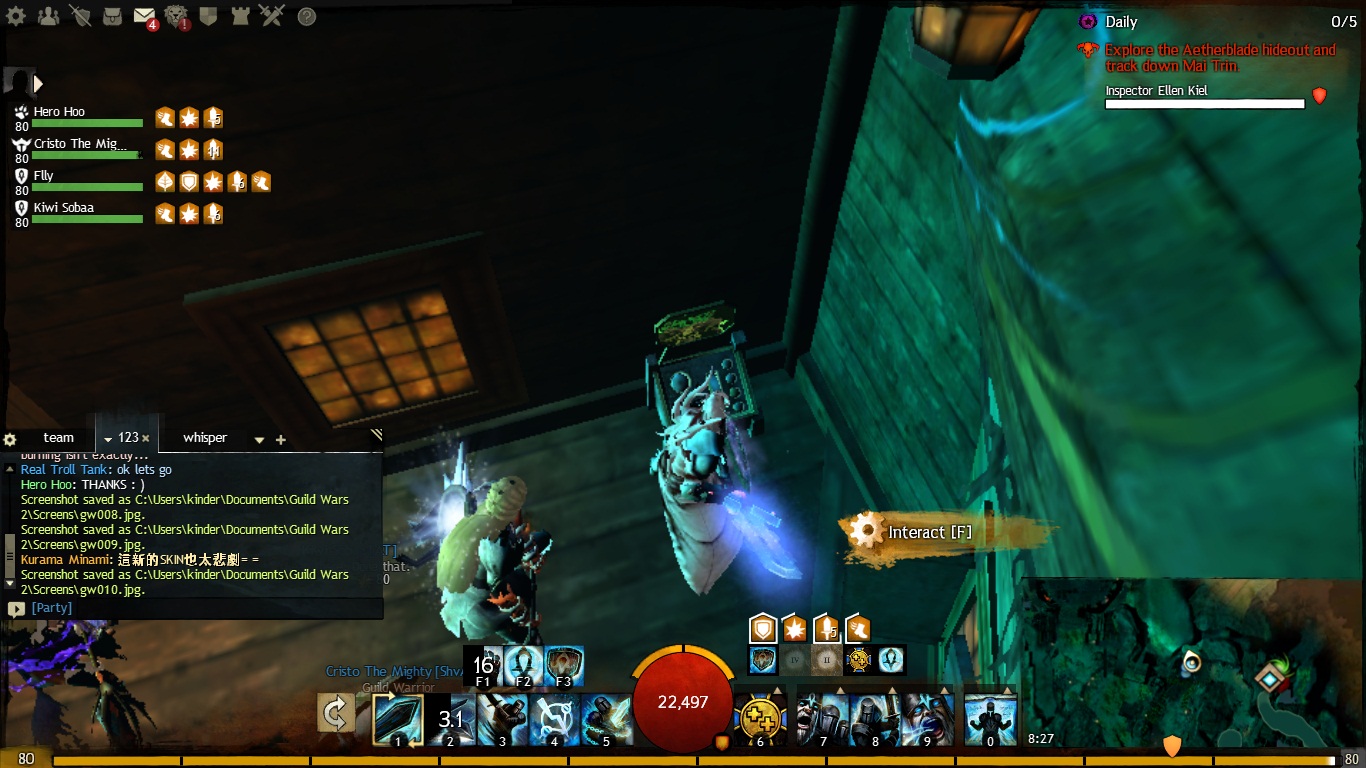Activate weapon skill 1 on the skill bar
1366x768 pixels.
click(398, 720)
